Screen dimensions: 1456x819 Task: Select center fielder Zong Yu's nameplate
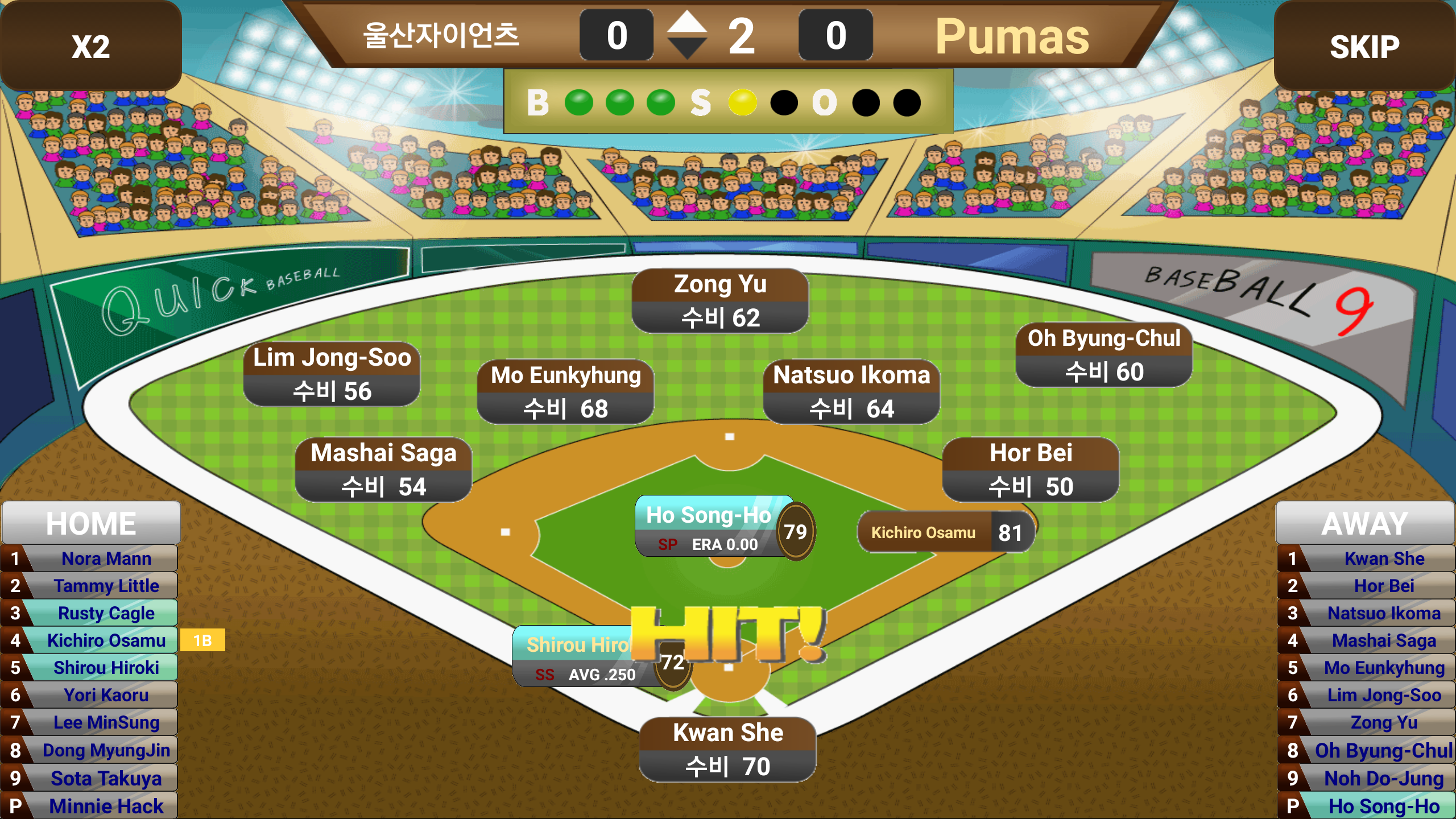719,301
